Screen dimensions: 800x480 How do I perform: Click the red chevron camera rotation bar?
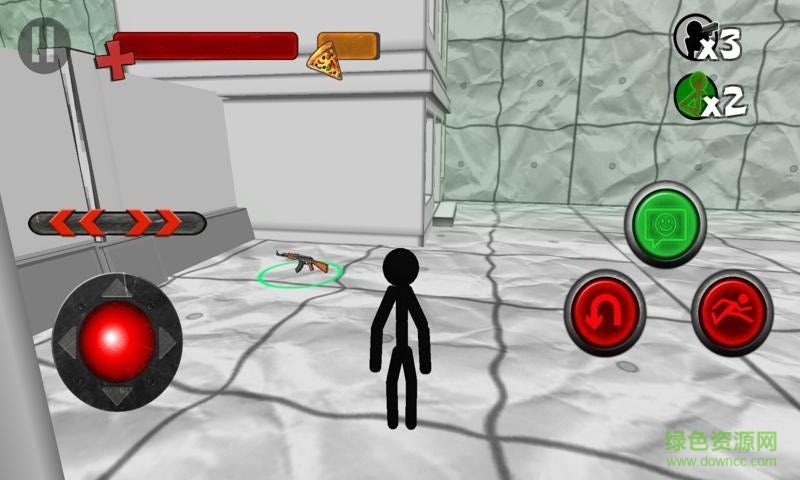point(117,222)
